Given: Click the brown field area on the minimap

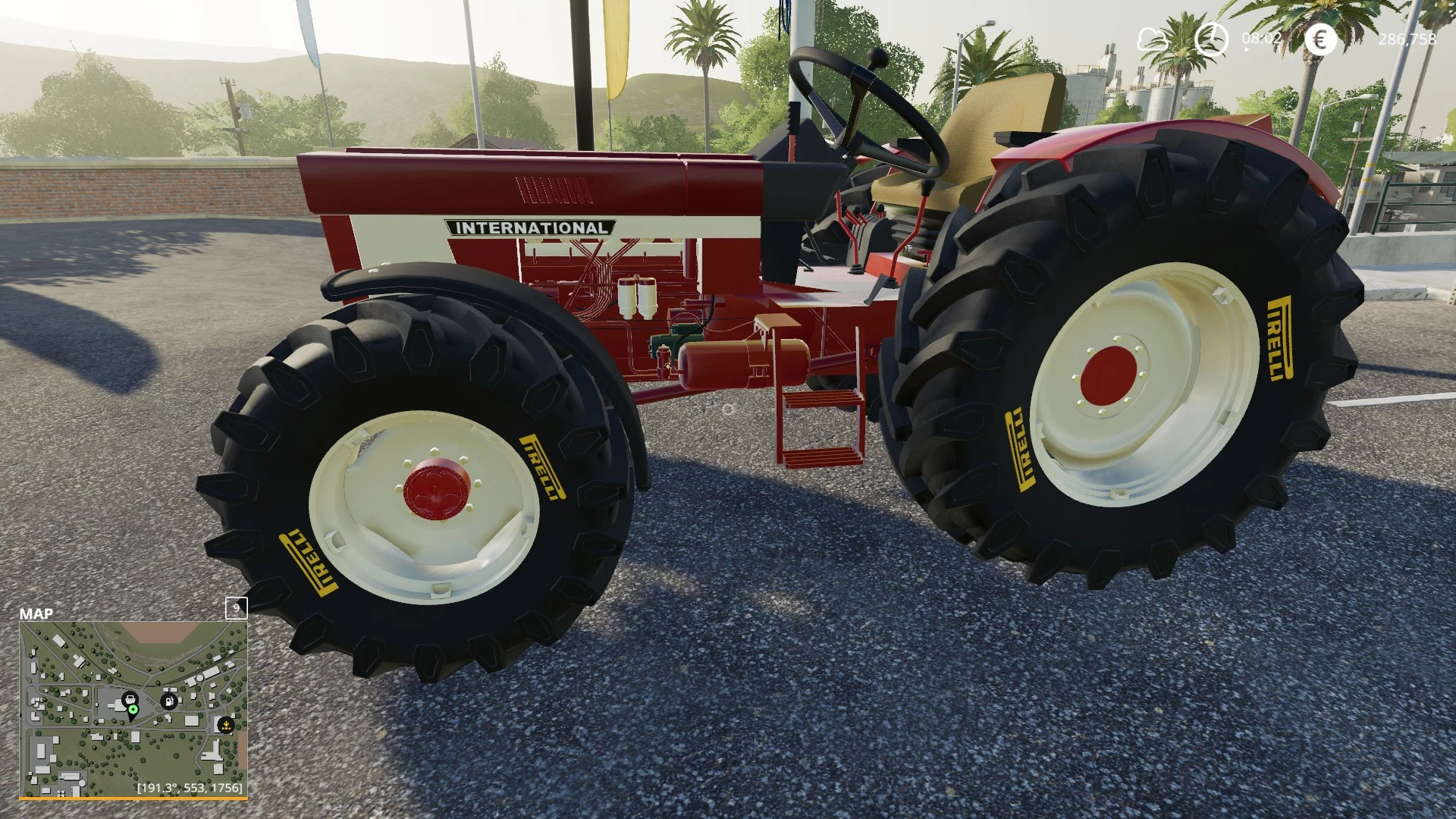Looking at the screenshot, I should click(155, 632).
